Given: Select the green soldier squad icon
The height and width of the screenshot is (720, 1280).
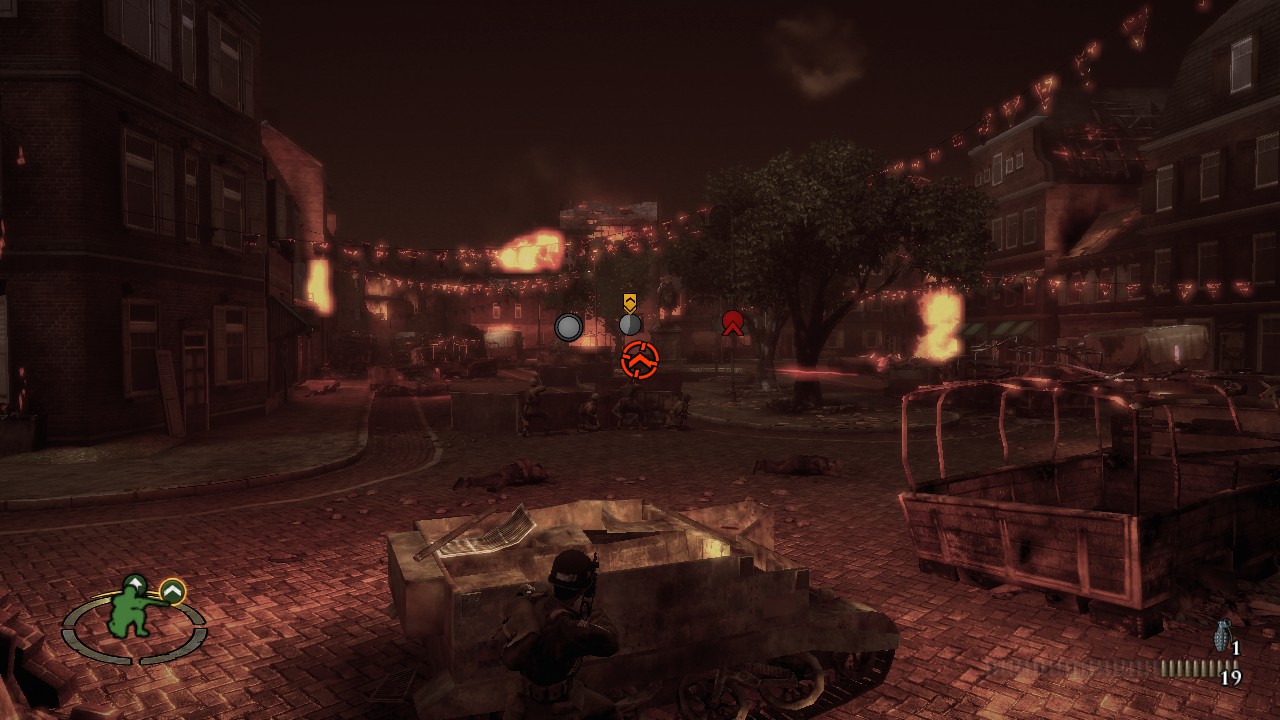Looking at the screenshot, I should [135, 607].
